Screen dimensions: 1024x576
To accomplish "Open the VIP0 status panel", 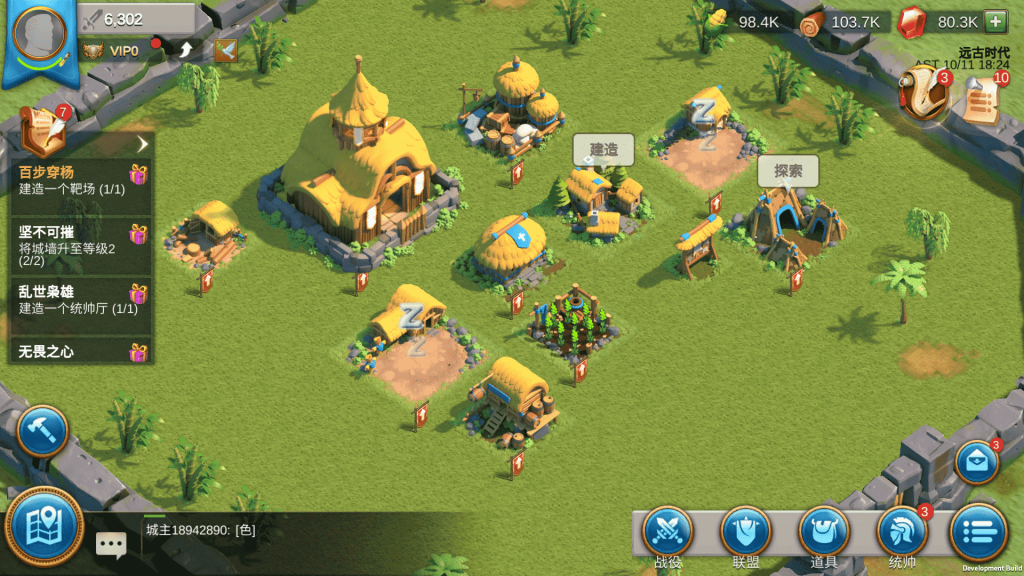I will pos(112,50).
